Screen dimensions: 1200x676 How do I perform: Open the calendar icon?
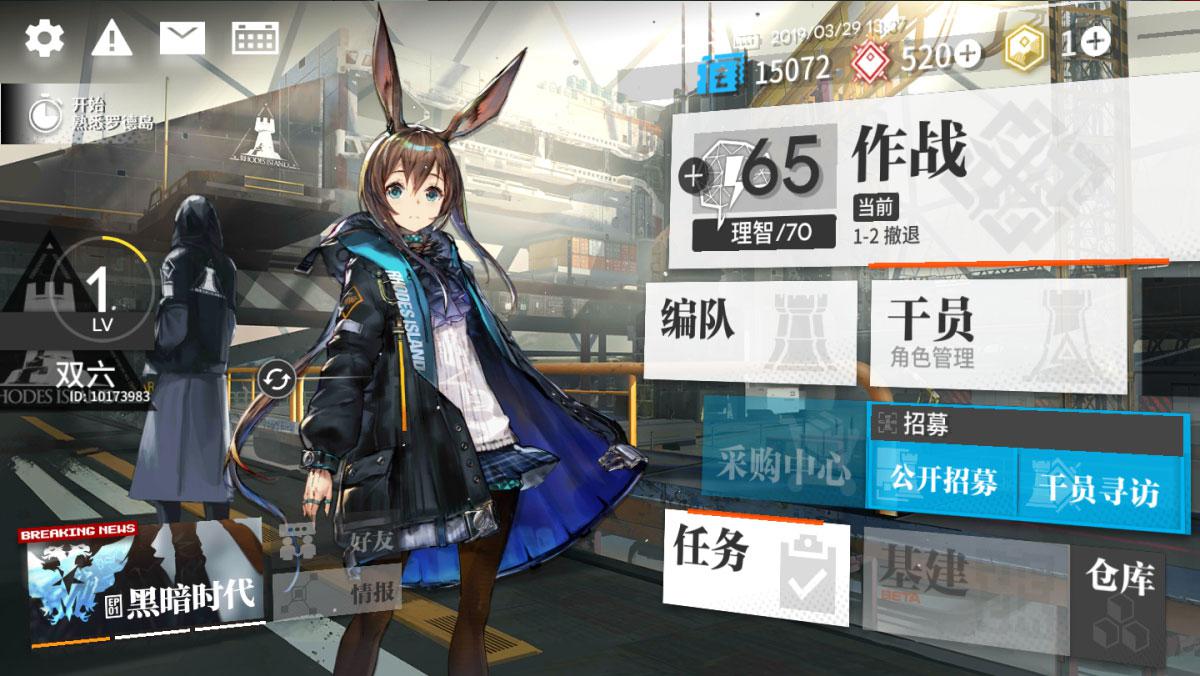255,39
